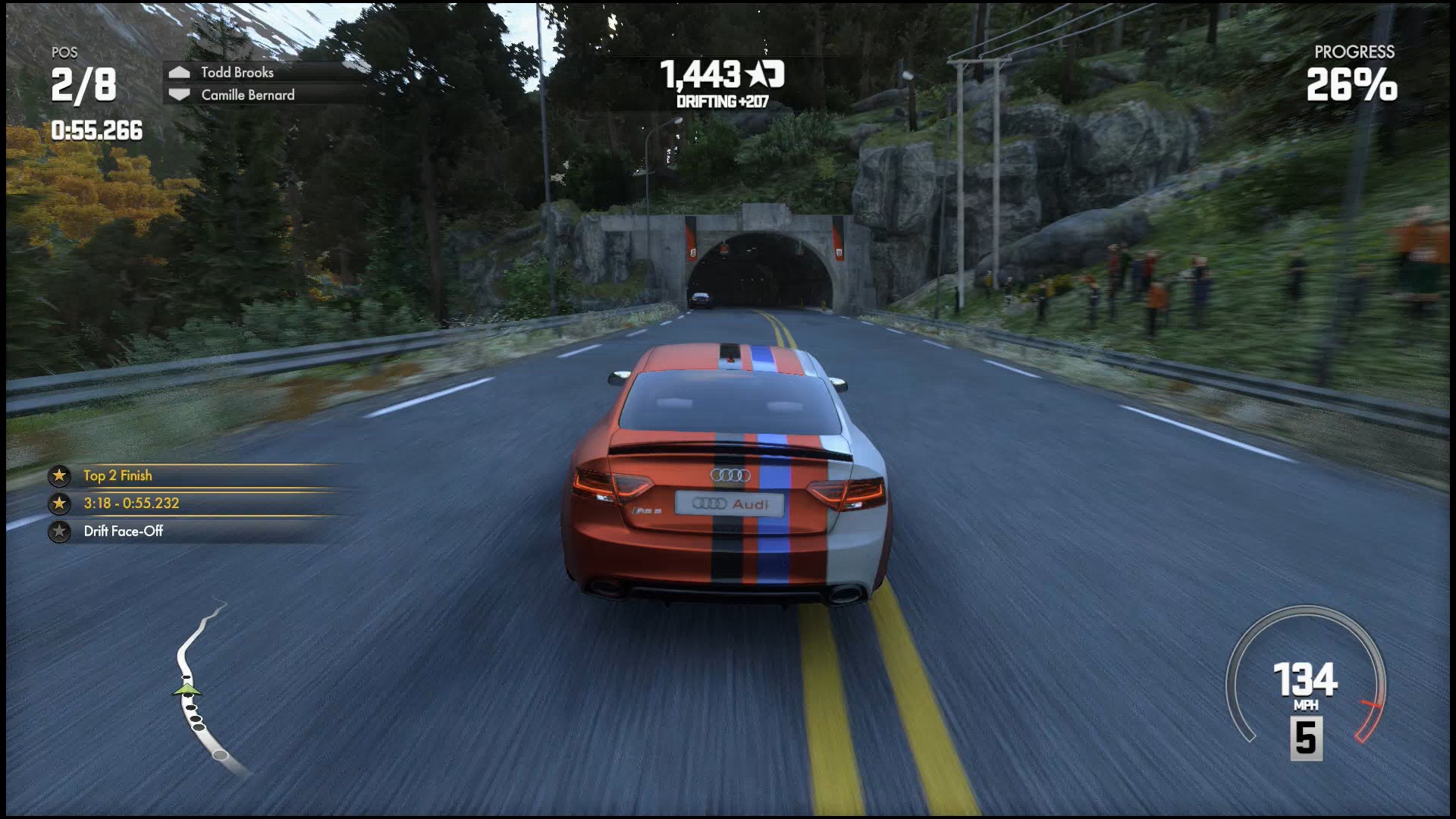Expand the Camille Bernard rival banner
The image size is (1456, 819).
(x=246, y=95)
